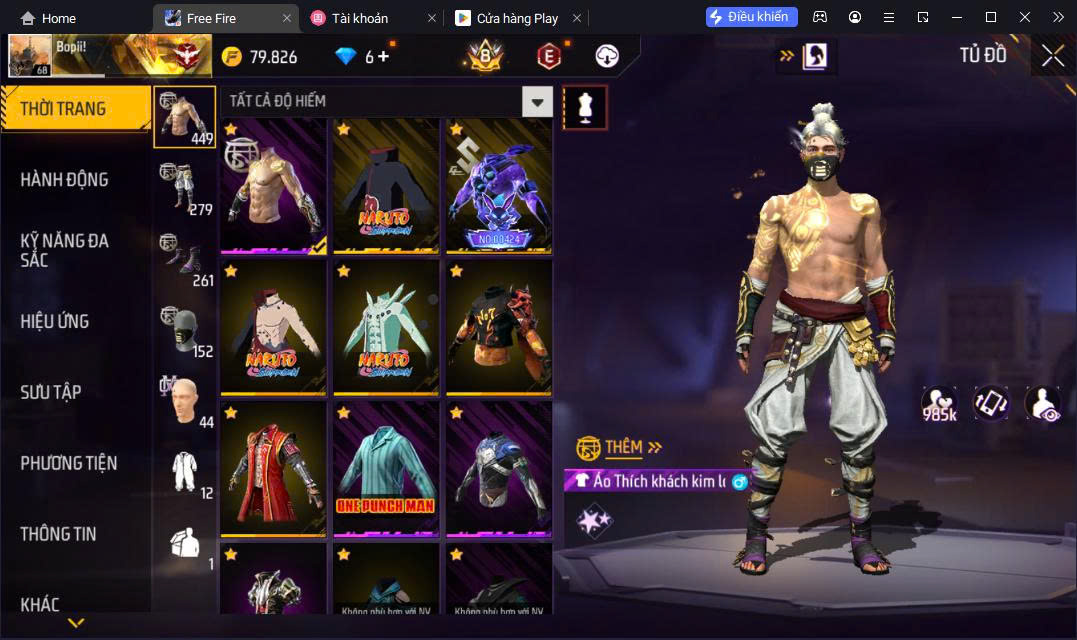The image size is (1077, 640).
Task: Open the Tất Cả Độ Hiếm rarity dropdown
Action: click(x=538, y=101)
